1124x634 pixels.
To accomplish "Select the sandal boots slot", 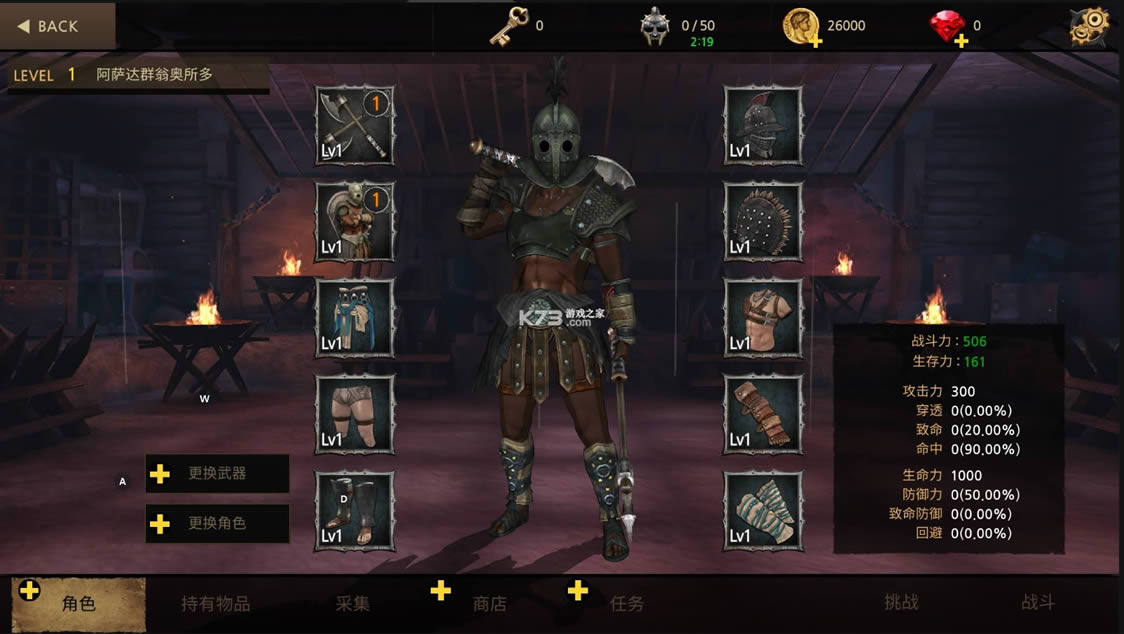I will pos(355,510).
